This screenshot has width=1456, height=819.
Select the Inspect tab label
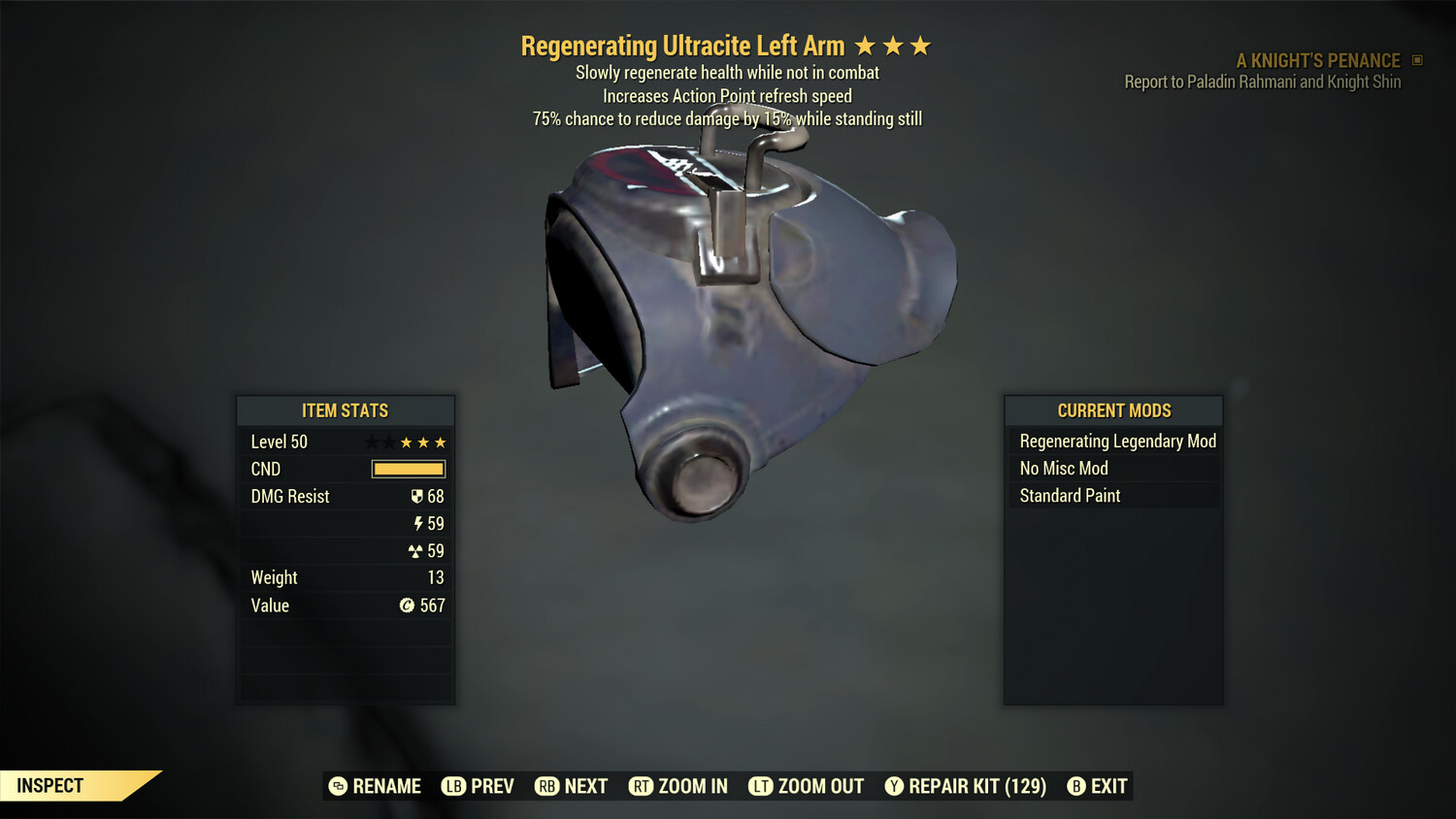[50, 785]
